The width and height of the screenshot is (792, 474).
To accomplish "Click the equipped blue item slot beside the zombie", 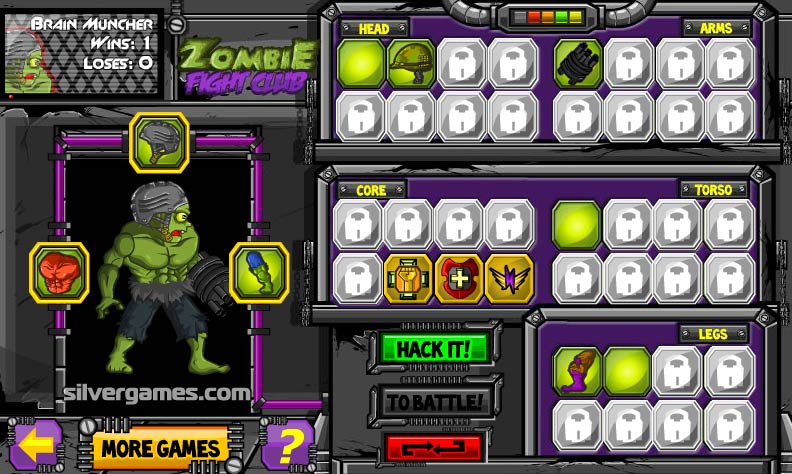I will point(259,271).
